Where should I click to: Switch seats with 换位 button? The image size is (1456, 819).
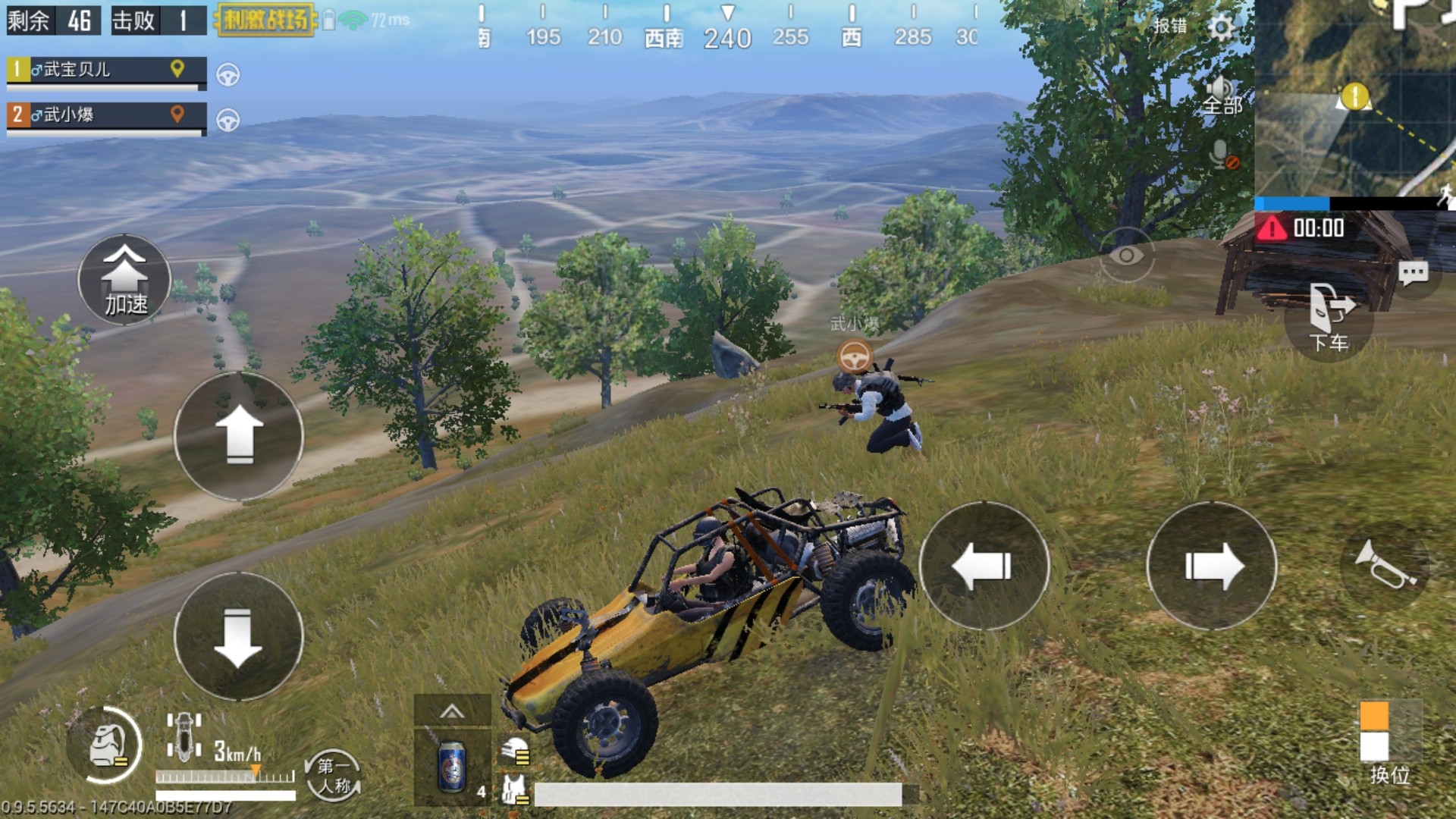1388,742
